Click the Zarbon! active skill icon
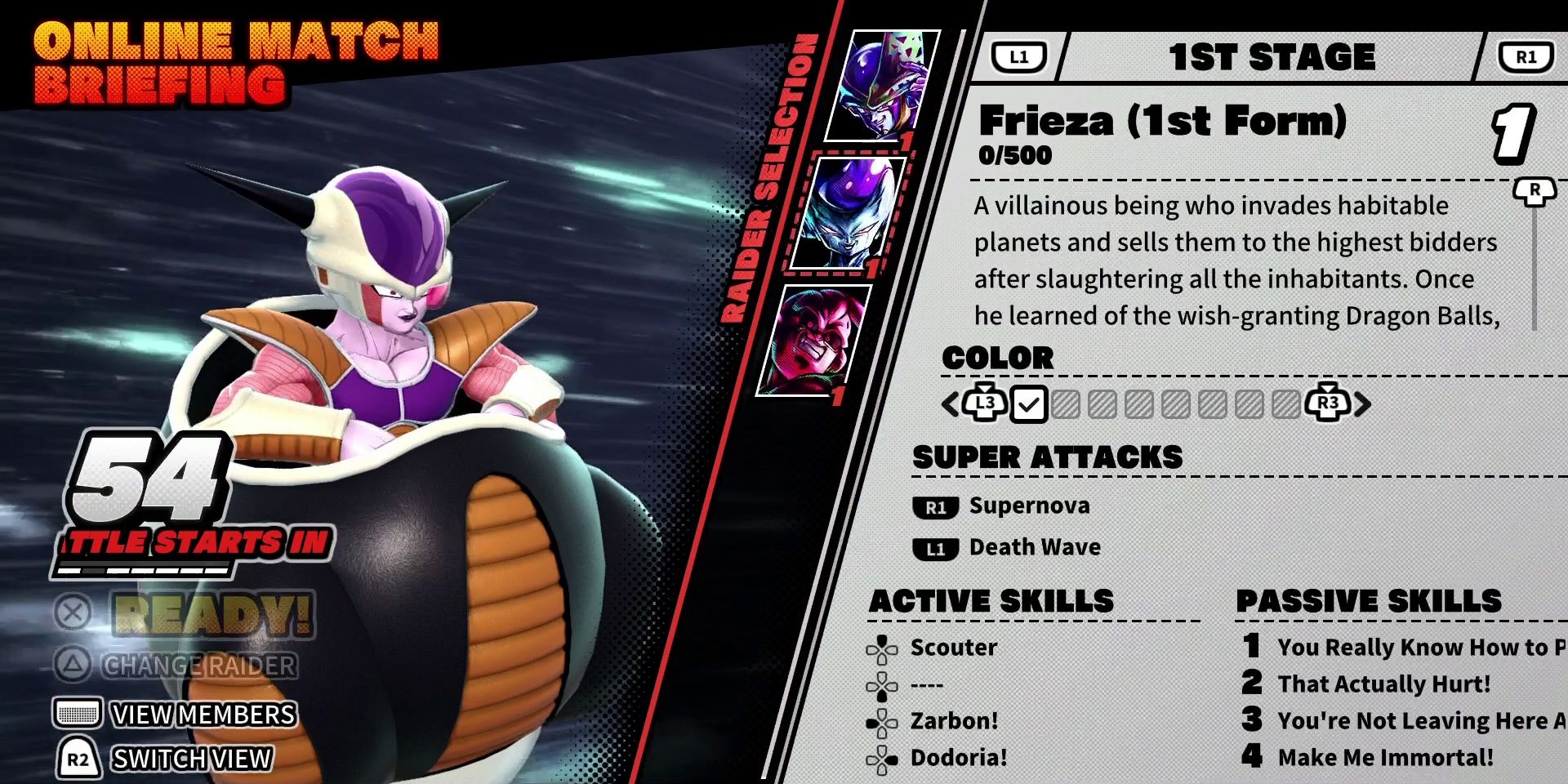Screen dimensions: 1568x784 [882, 723]
